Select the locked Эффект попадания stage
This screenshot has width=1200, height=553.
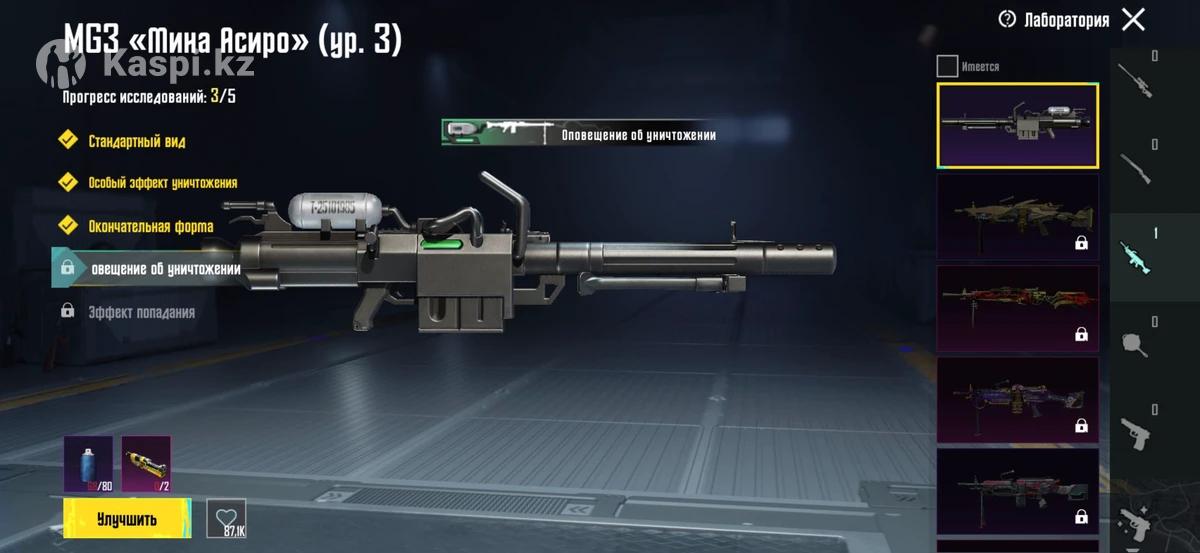click(x=140, y=312)
